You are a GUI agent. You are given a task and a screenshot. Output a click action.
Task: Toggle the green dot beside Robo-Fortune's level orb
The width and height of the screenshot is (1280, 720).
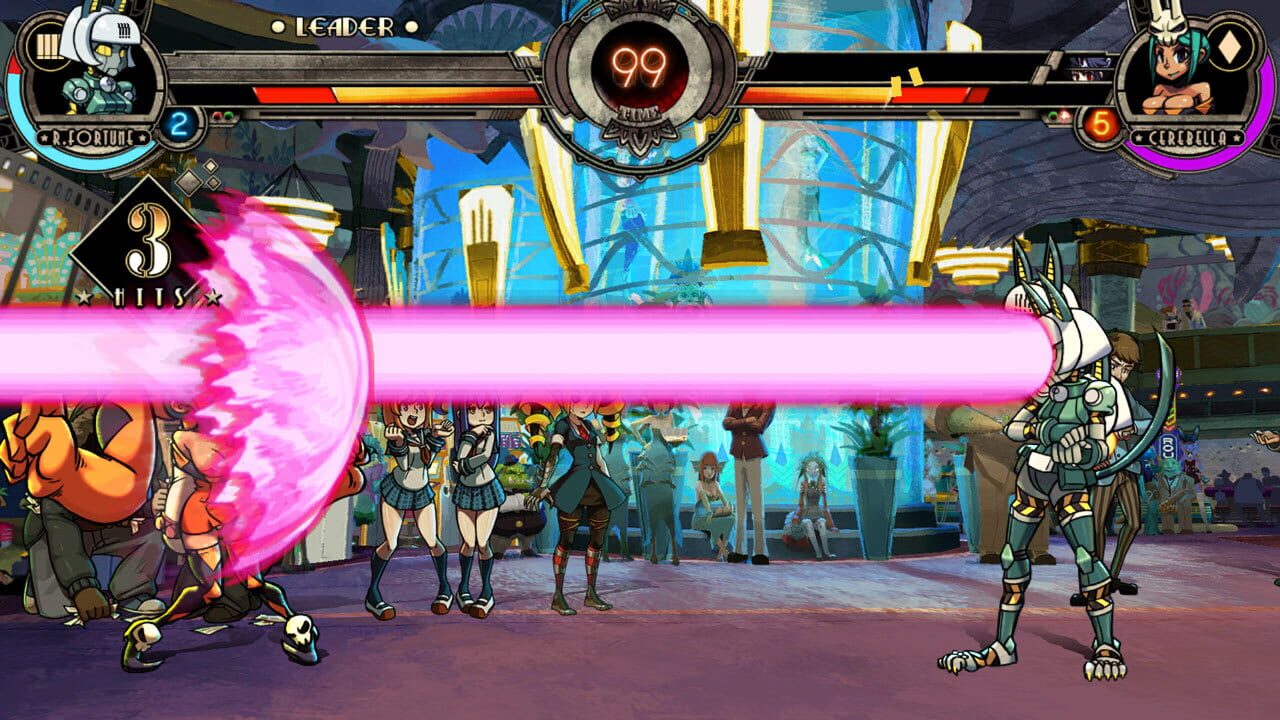pyautogui.click(x=228, y=115)
